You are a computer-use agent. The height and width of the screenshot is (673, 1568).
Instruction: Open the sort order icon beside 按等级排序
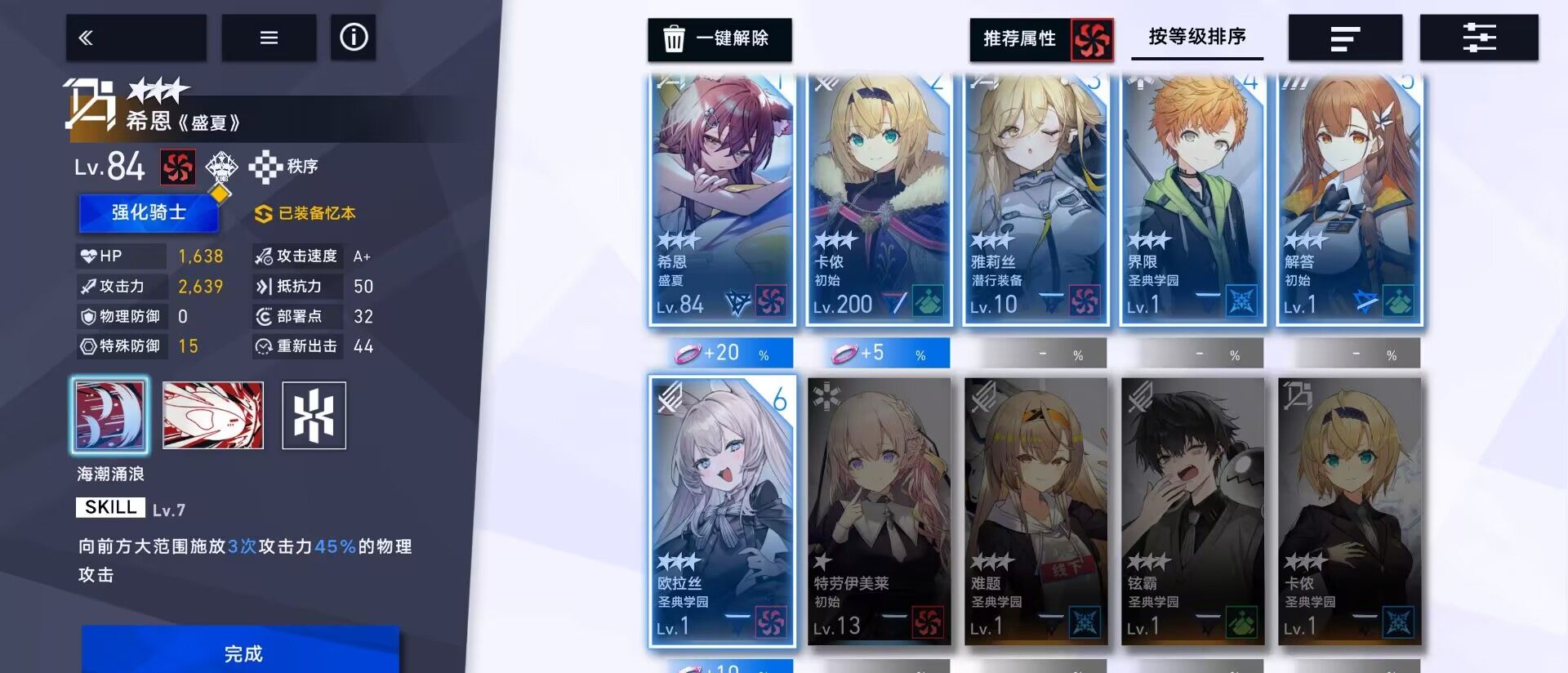click(1343, 37)
